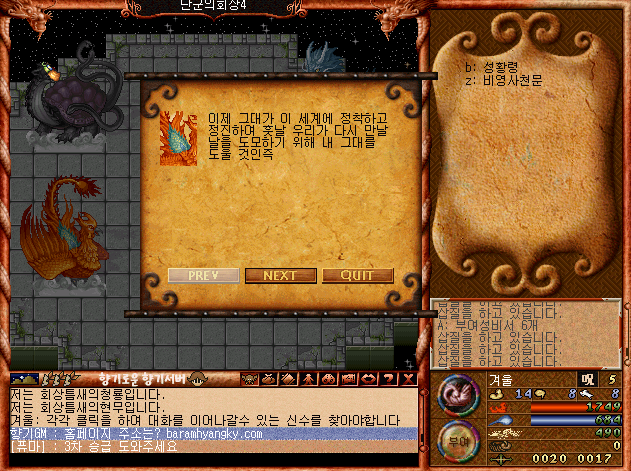This screenshot has height=471, width=631.
Task: Click the round 부여 emblem button
Action: [x=457, y=437]
